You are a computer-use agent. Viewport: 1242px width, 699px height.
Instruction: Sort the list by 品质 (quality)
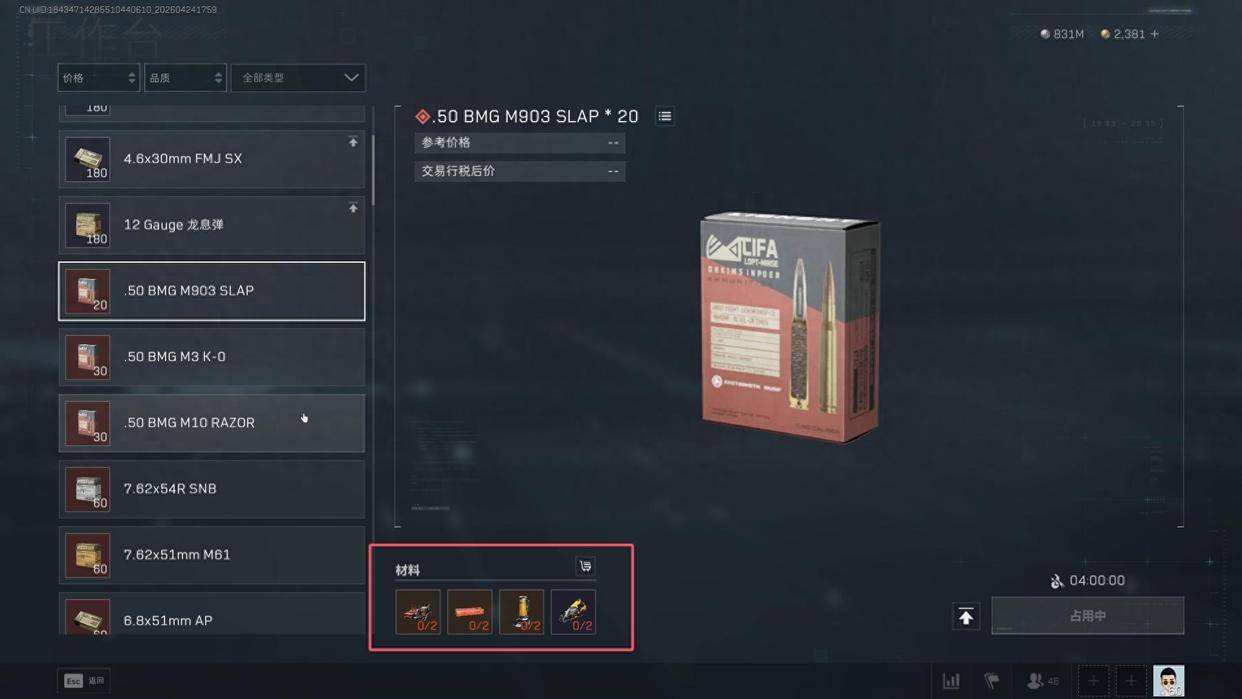click(x=185, y=78)
